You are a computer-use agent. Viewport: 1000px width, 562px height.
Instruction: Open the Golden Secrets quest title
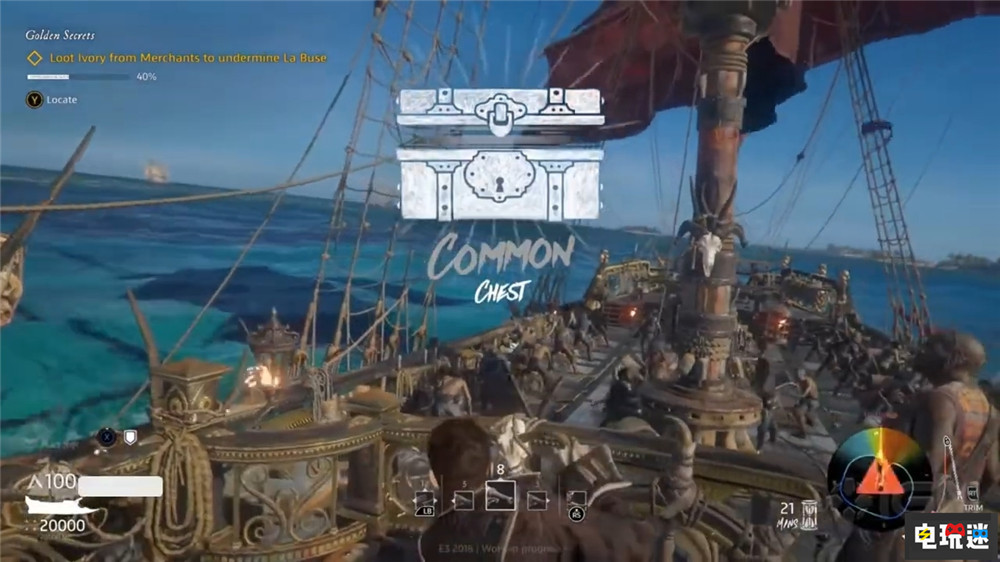click(61, 35)
